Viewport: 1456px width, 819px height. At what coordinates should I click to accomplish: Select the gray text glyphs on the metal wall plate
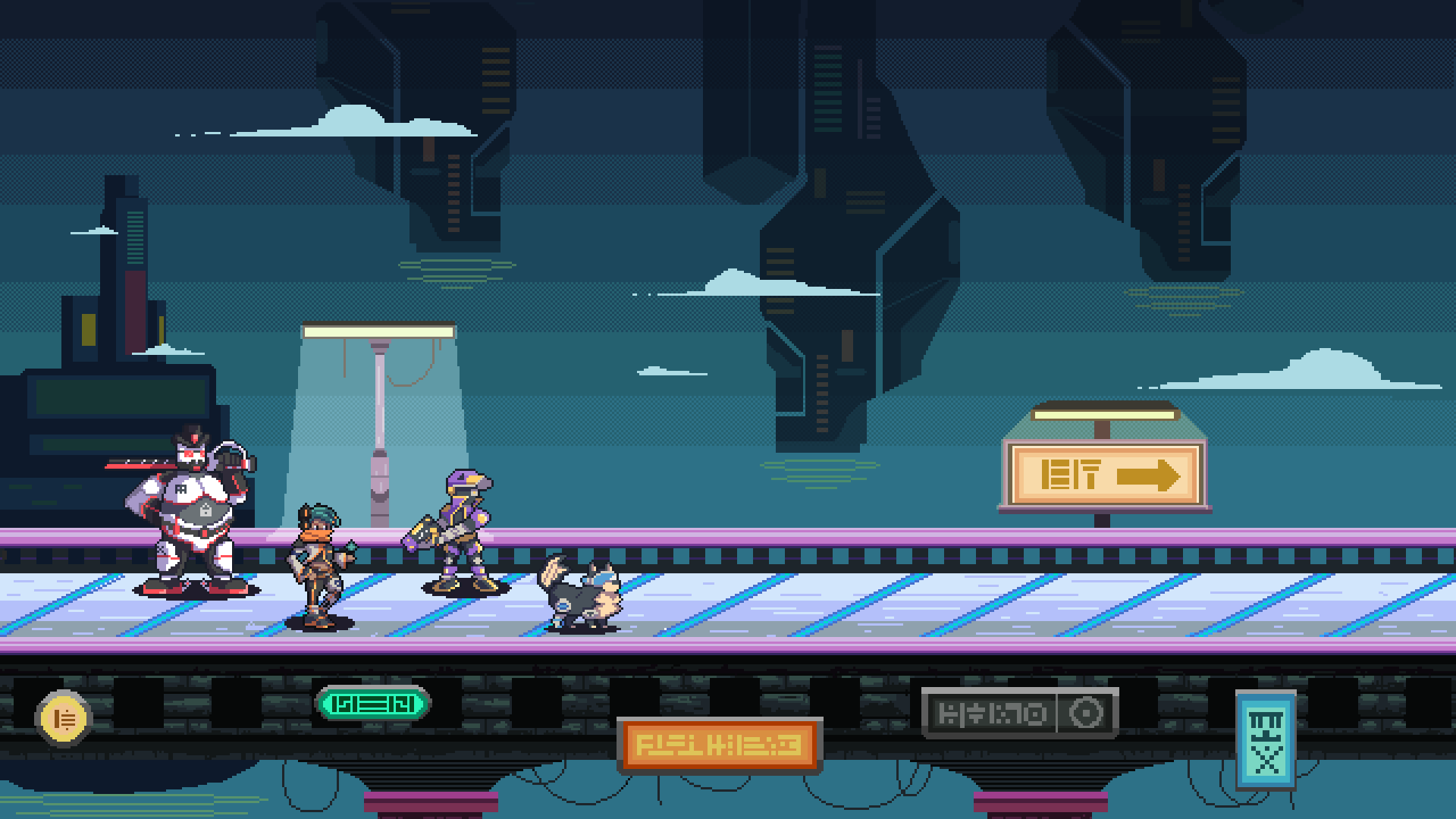point(991,713)
